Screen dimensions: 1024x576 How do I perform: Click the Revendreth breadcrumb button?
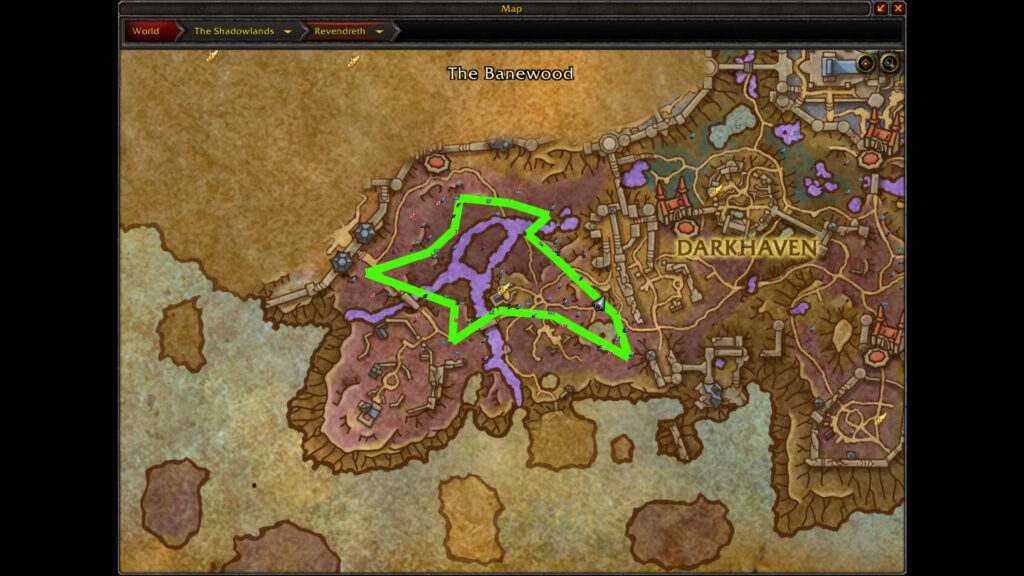click(339, 31)
